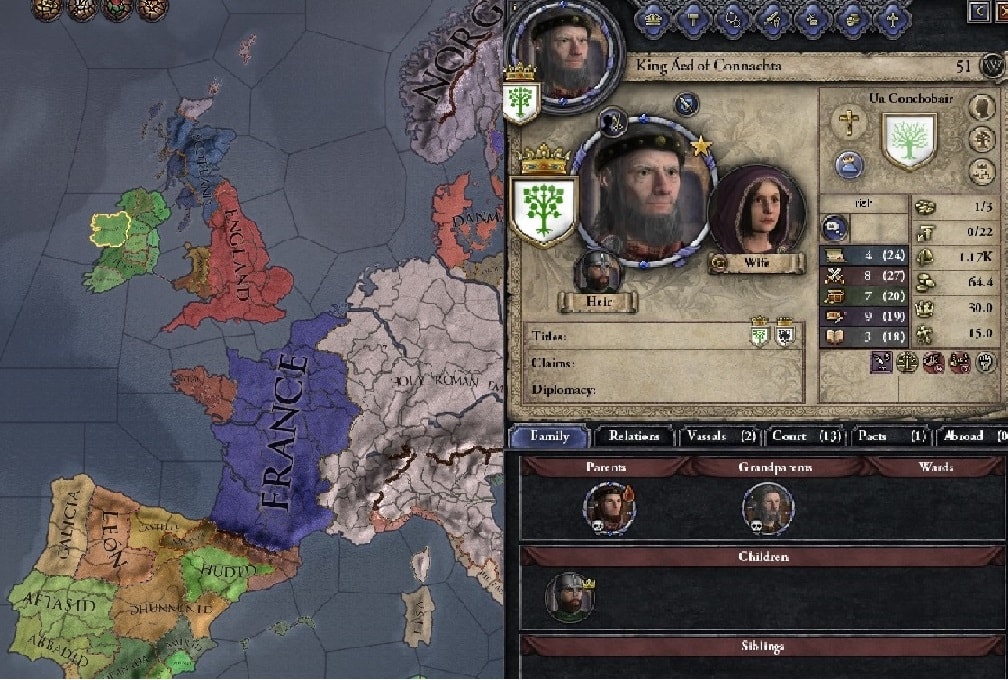Click the gold cross religion icon

[x=849, y=123]
